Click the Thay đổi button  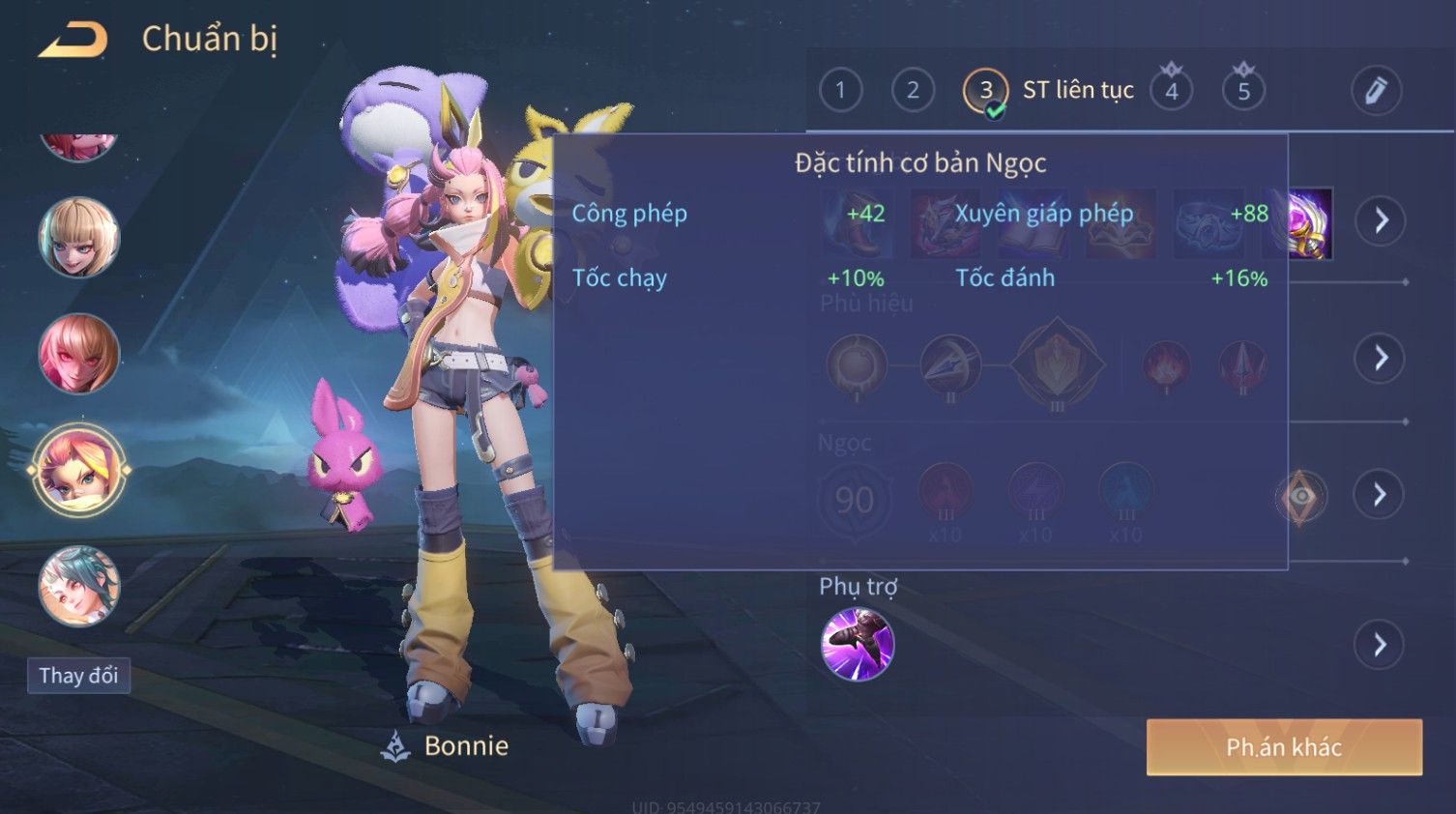coord(78,675)
